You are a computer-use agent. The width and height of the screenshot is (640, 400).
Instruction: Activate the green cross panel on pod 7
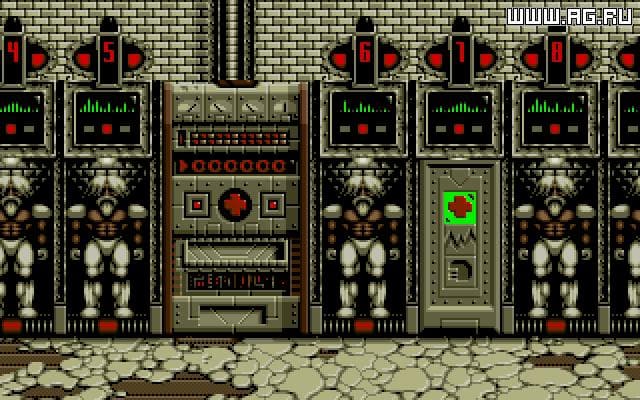(x=460, y=208)
